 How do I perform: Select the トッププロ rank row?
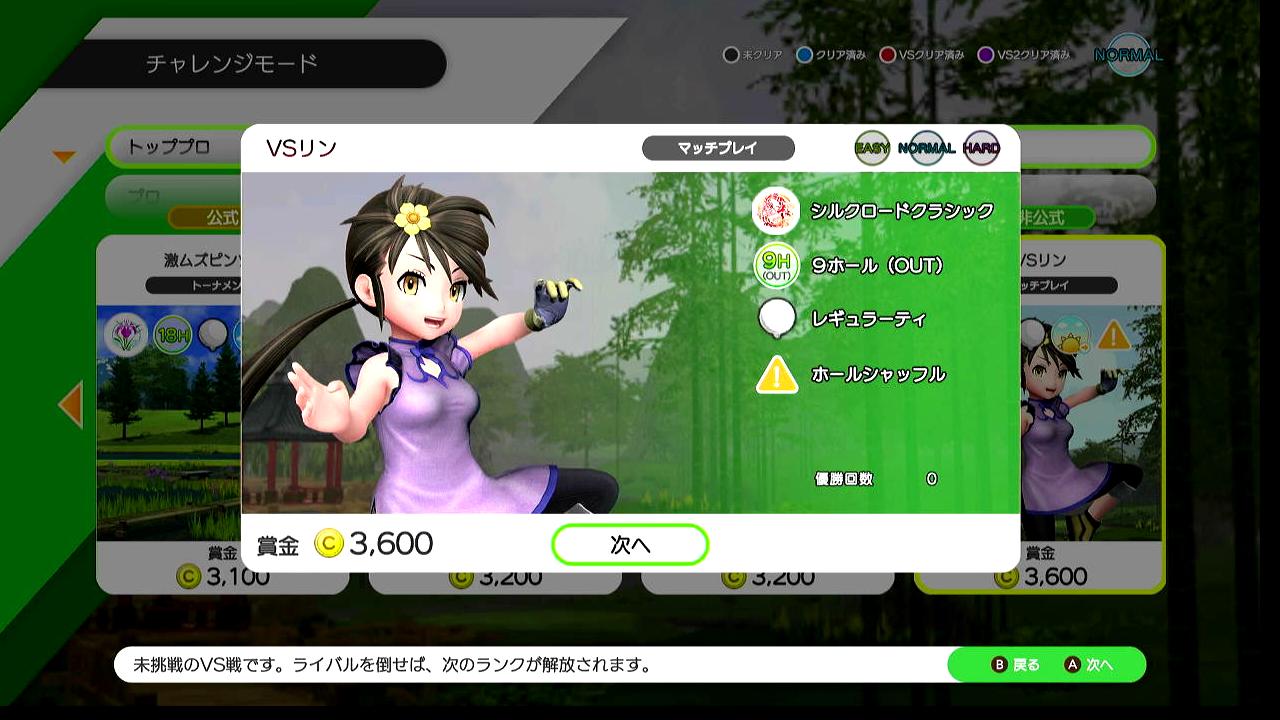pos(172,147)
